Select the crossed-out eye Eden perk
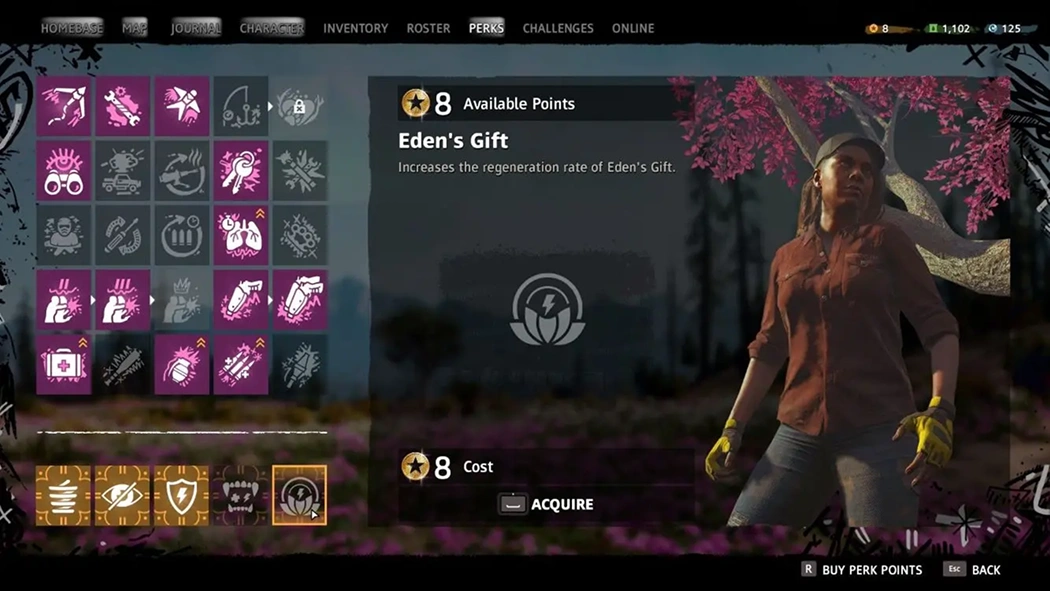 click(122, 495)
